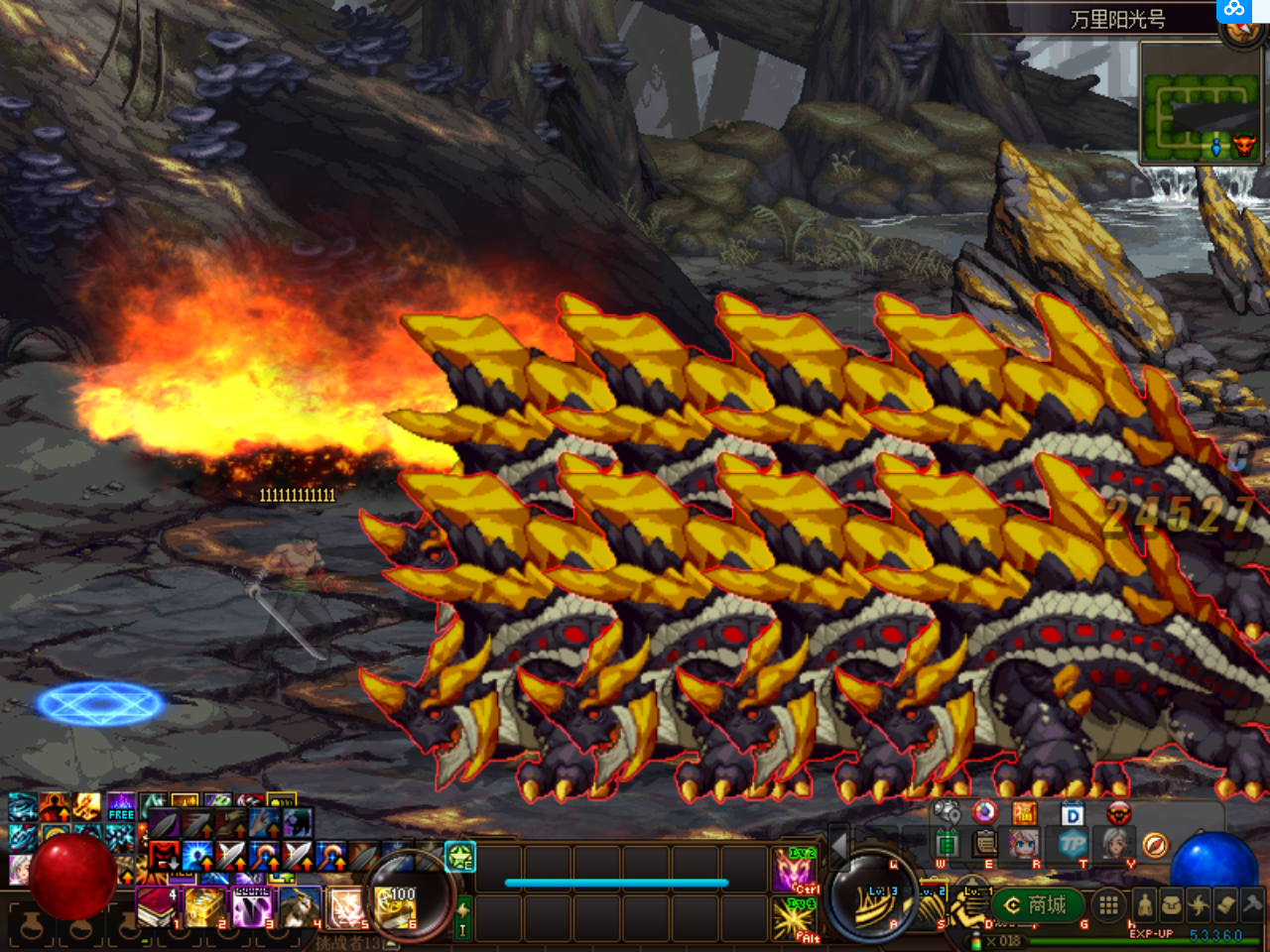The height and width of the screenshot is (952, 1270).
Task: Click the golden compass icon beside the shortcut tray
Action: coord(1153,845)
